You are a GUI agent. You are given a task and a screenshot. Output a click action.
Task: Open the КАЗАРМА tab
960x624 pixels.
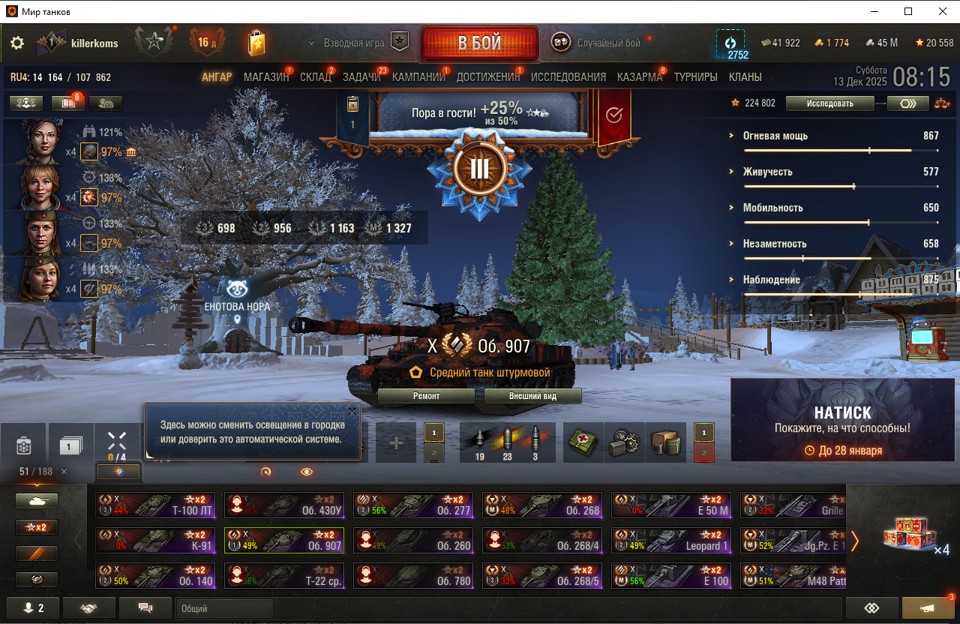tap(639, 77)
